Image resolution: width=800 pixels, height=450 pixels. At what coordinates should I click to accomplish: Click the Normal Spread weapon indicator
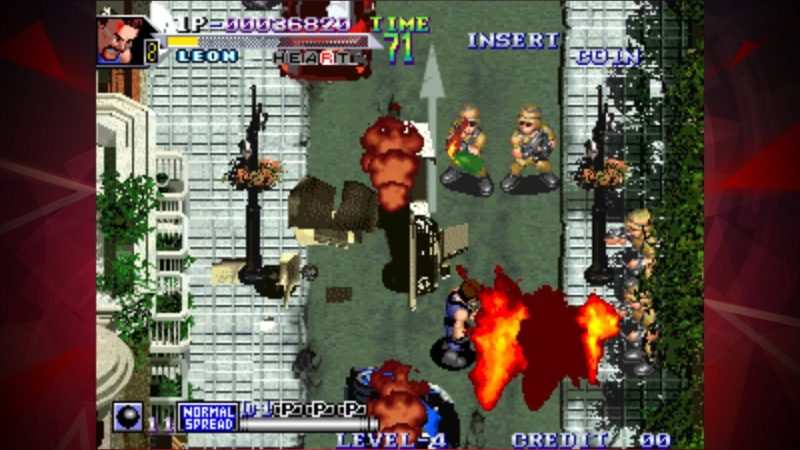tap(207, 417)
